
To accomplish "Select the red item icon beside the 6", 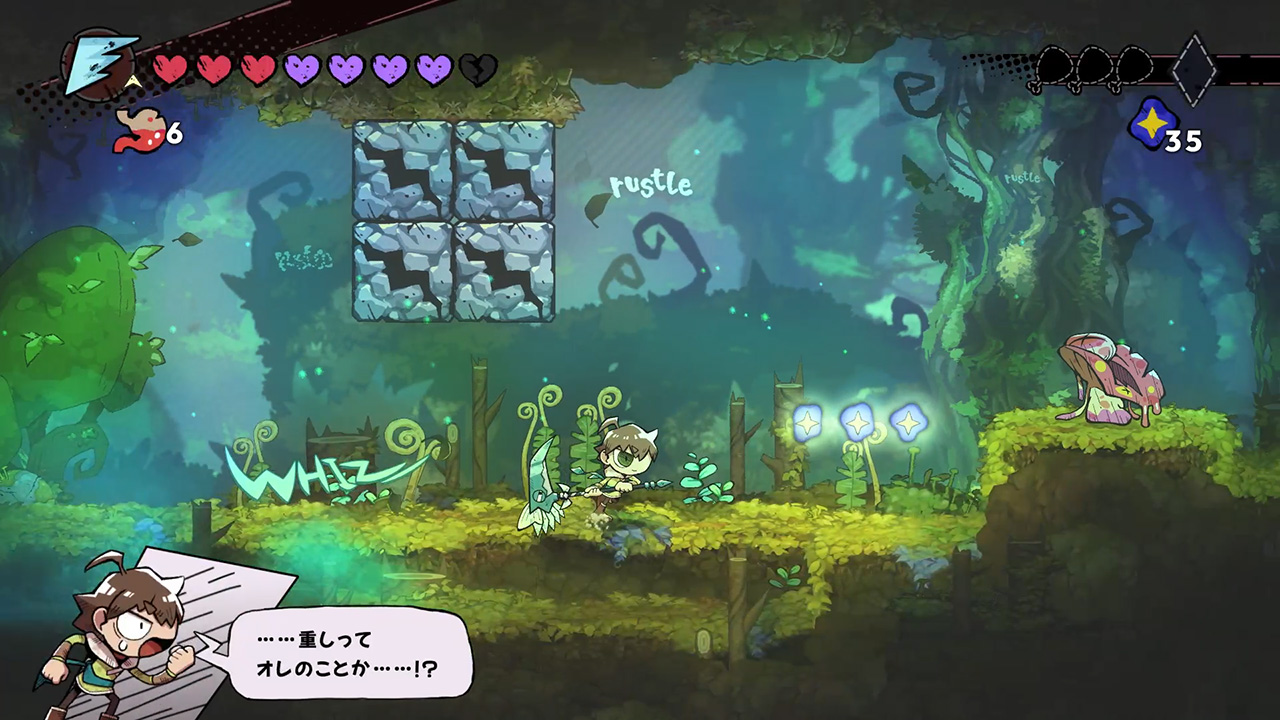I will [139, 131].
